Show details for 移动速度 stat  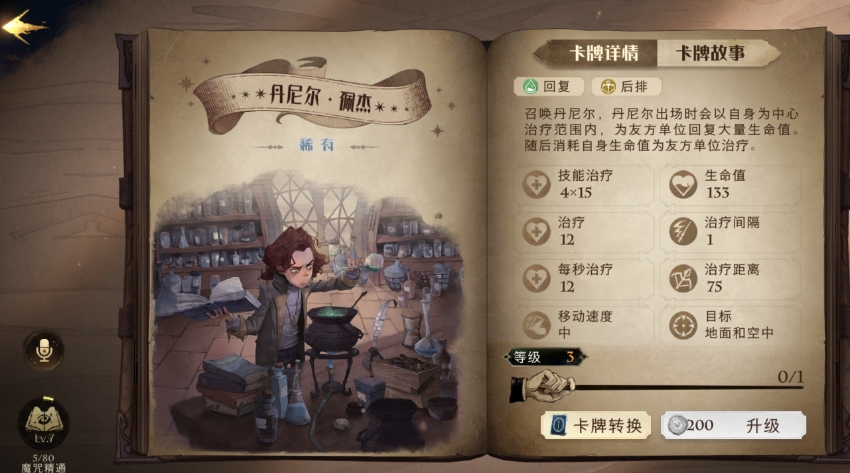585,325
